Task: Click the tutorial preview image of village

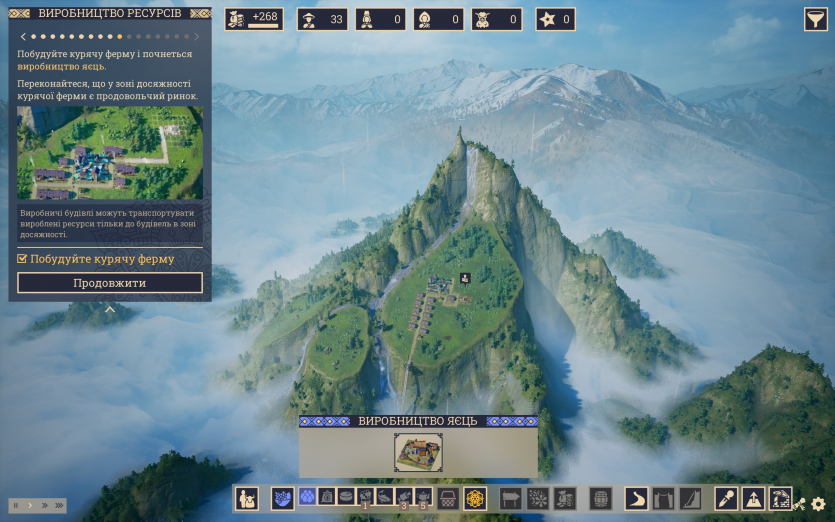Action: pyautogui.click(x=110, y=153)
